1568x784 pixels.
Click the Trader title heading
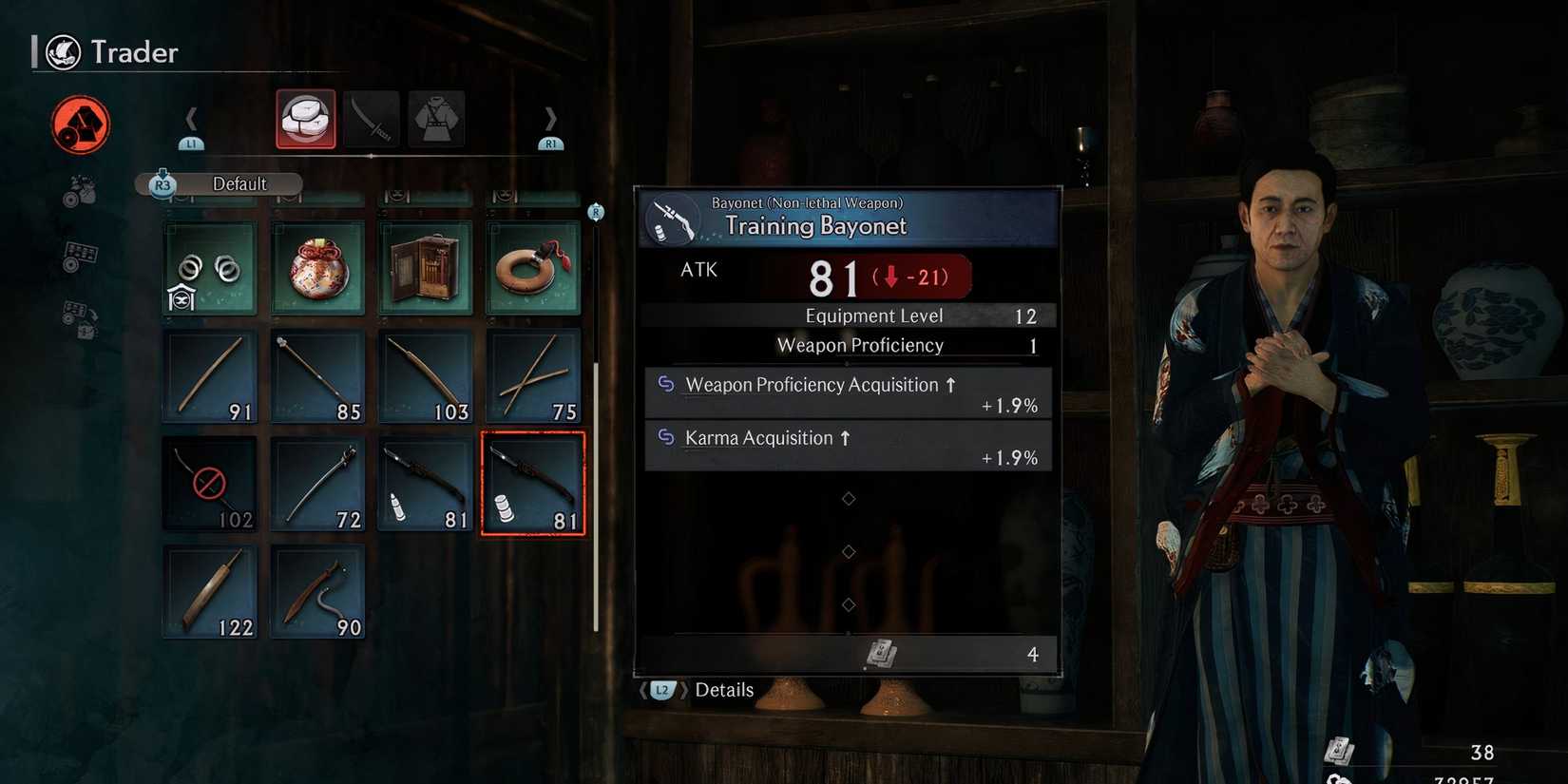point(134,52)
